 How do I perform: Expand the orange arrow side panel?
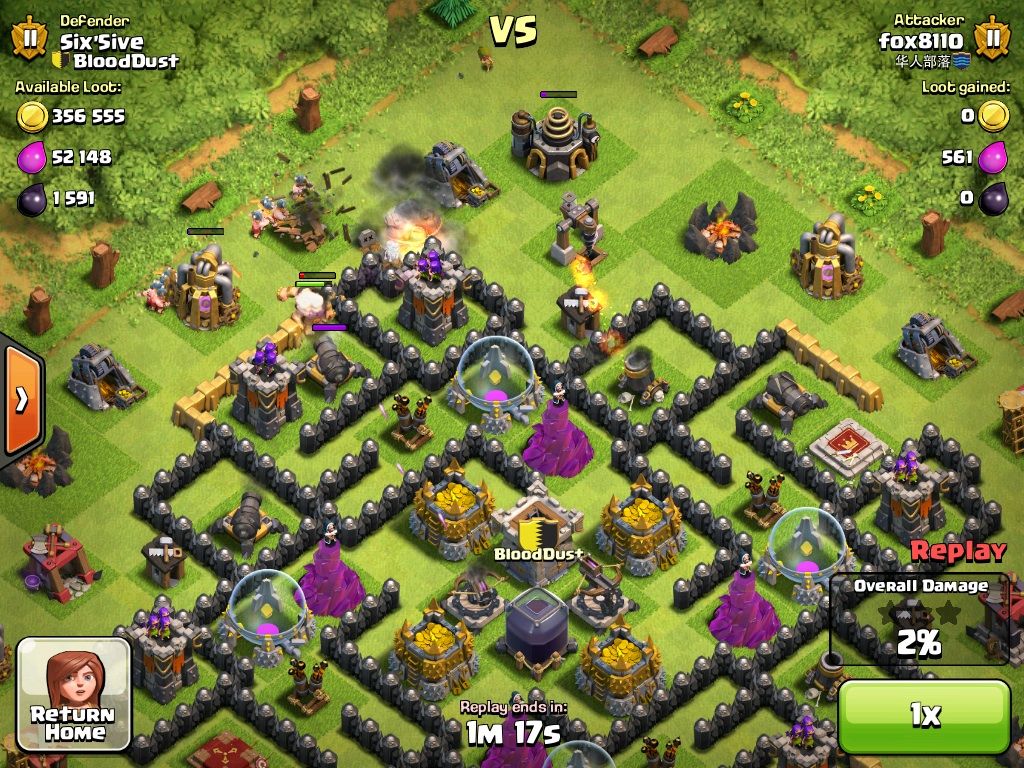coord(20,399)
